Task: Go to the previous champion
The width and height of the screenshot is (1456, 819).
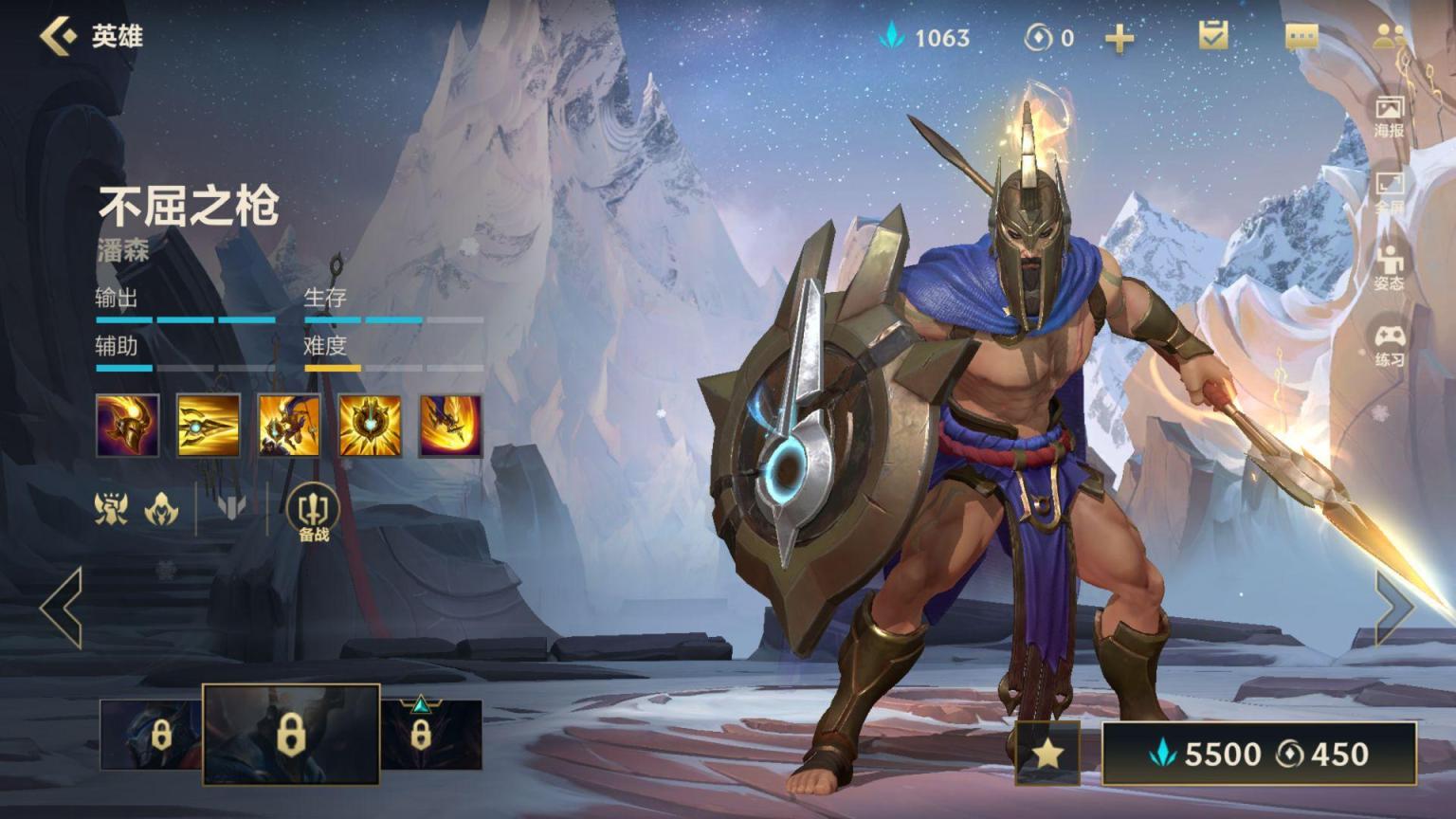Action: [x=62, y=608]
